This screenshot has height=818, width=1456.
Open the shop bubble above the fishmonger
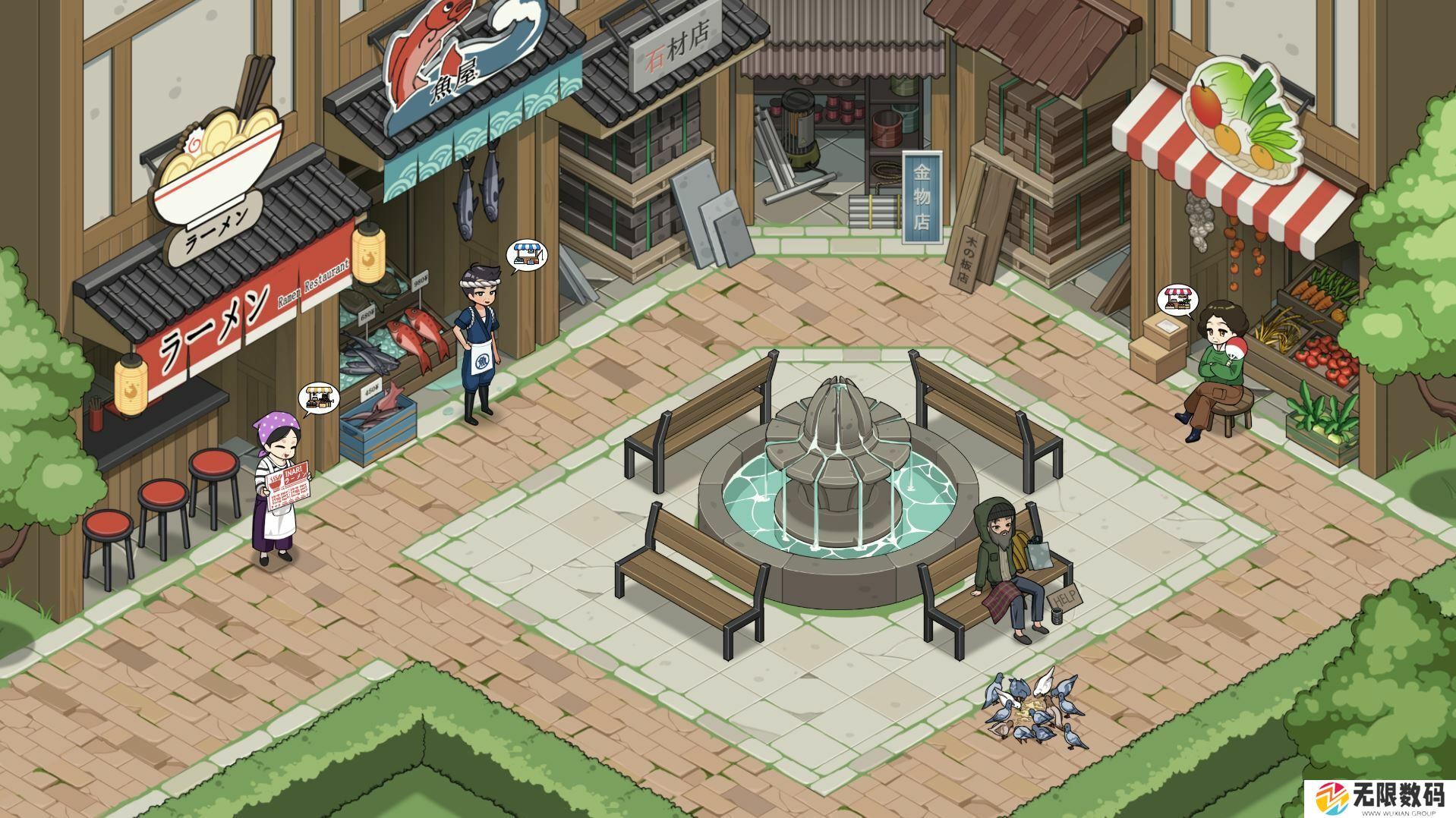point(528,256)
